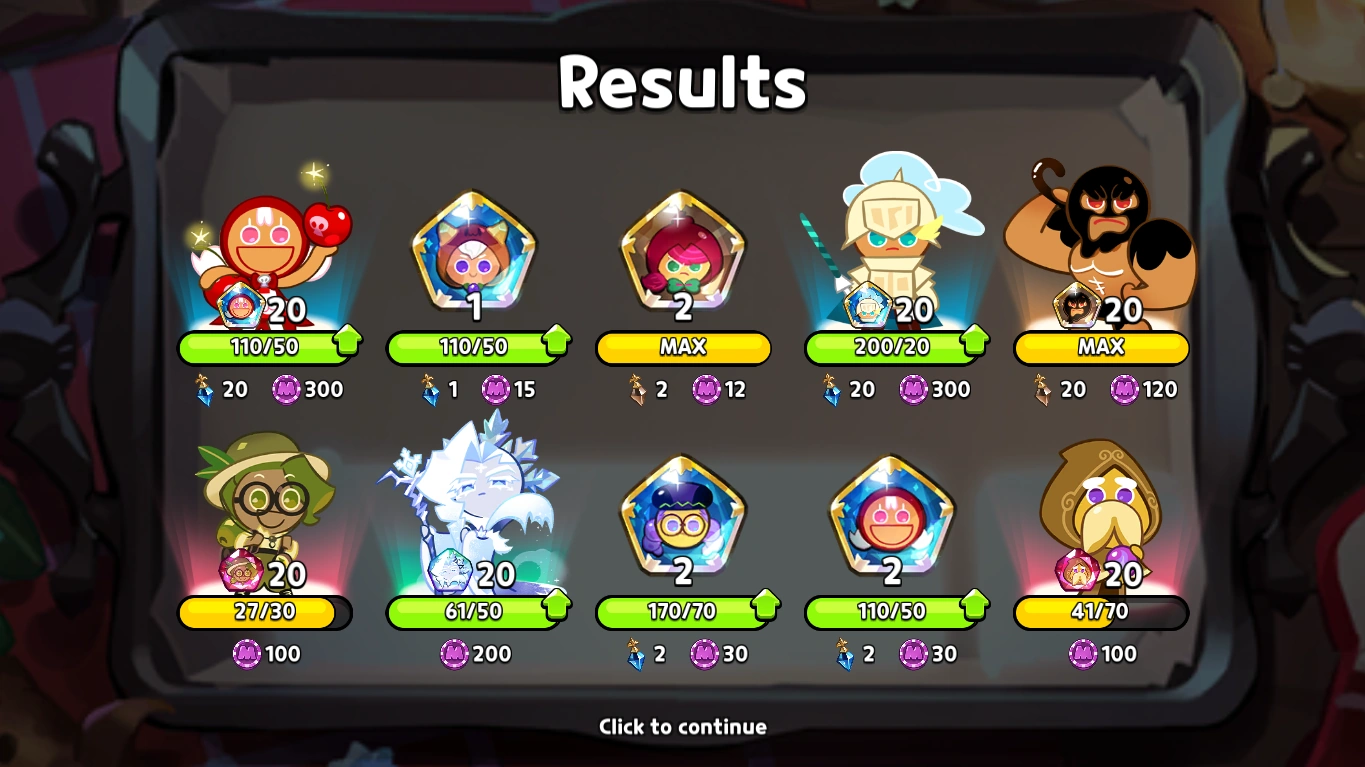Click the yellow 27/30 progress bar
1365x767 pixels.
pos(266,614)
